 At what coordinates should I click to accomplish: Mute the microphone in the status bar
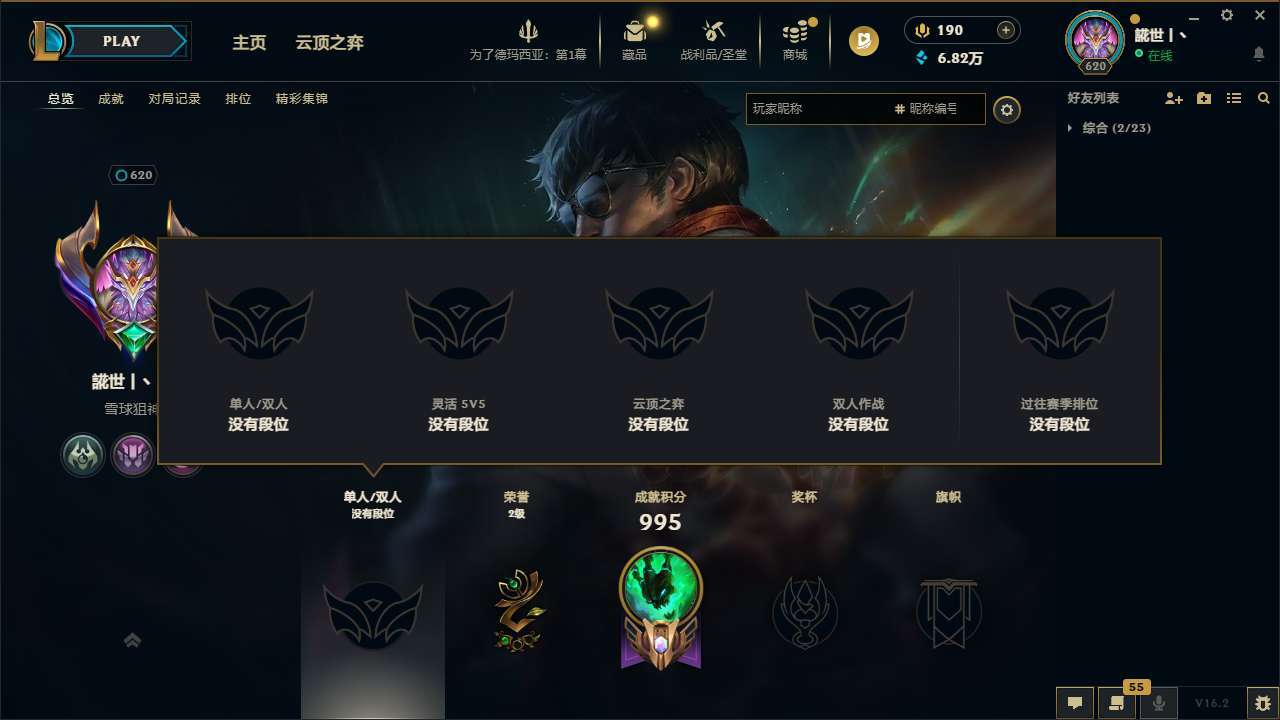pyautogui.click(x=1158, y=703)
